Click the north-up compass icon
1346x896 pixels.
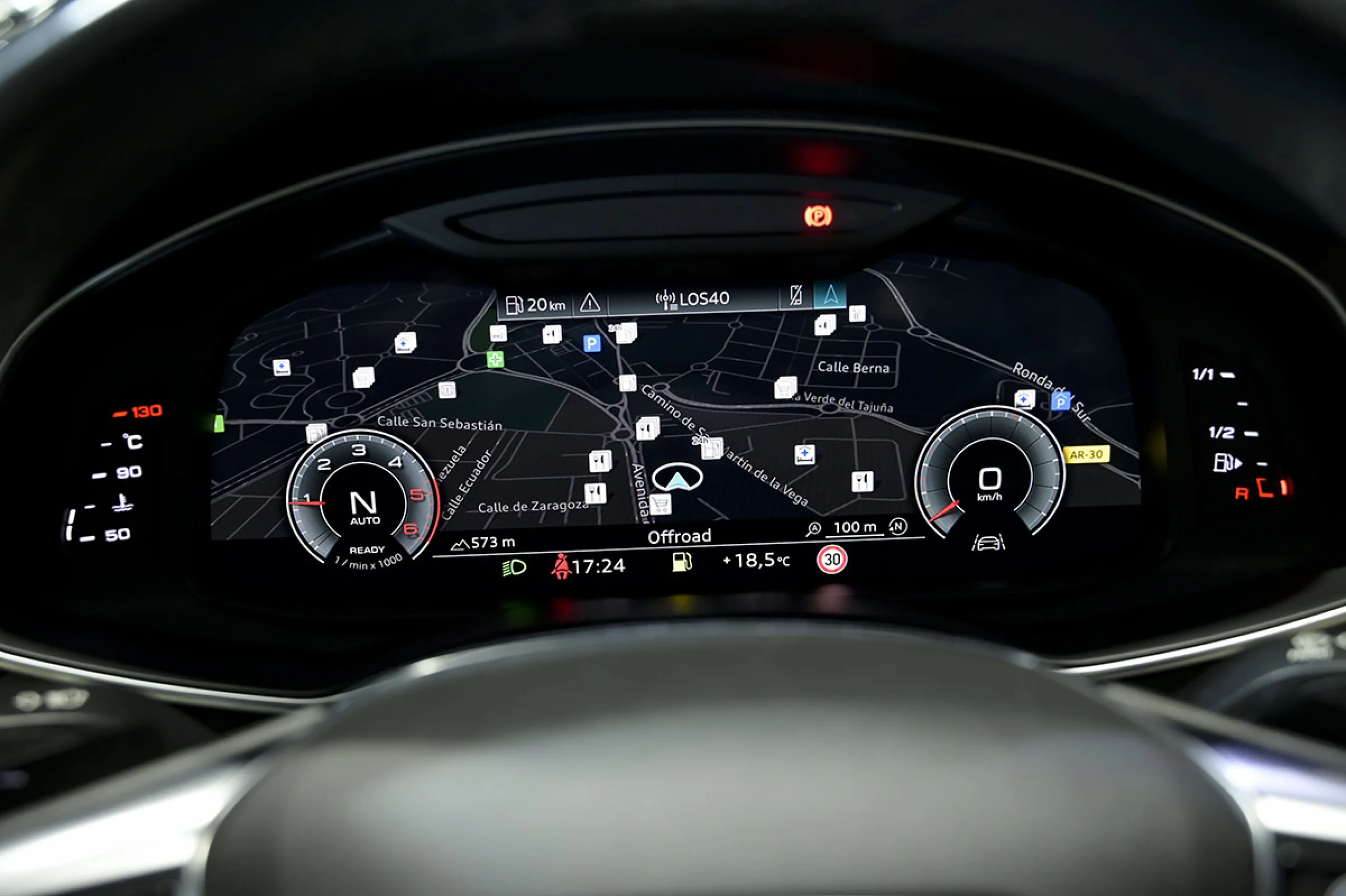click(898, 526)
